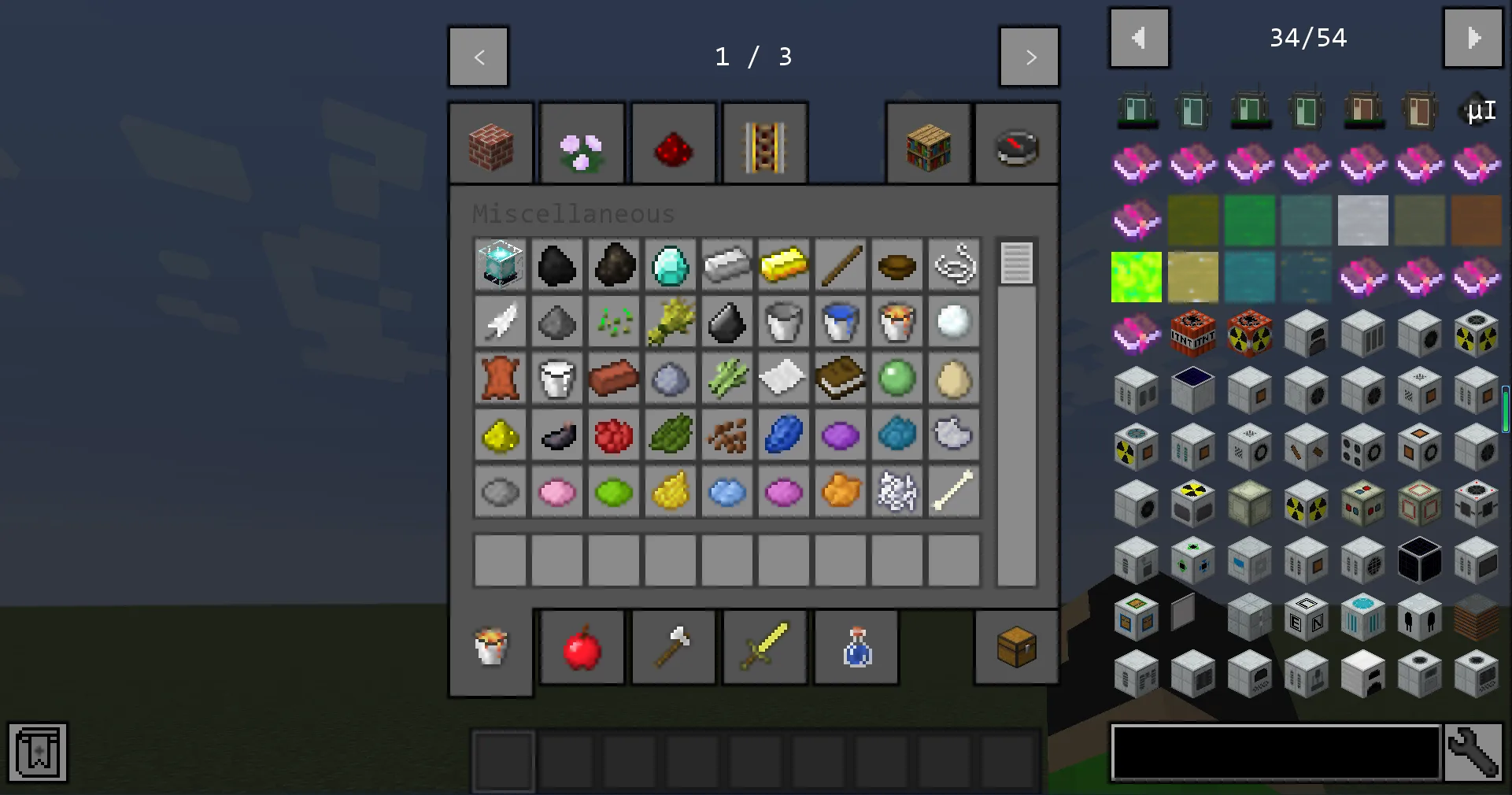This screenshot has height=795, width=1512.
Task: Click the previous NEI page arrow
Action: pyautogui.click(x=1139, y=37)
